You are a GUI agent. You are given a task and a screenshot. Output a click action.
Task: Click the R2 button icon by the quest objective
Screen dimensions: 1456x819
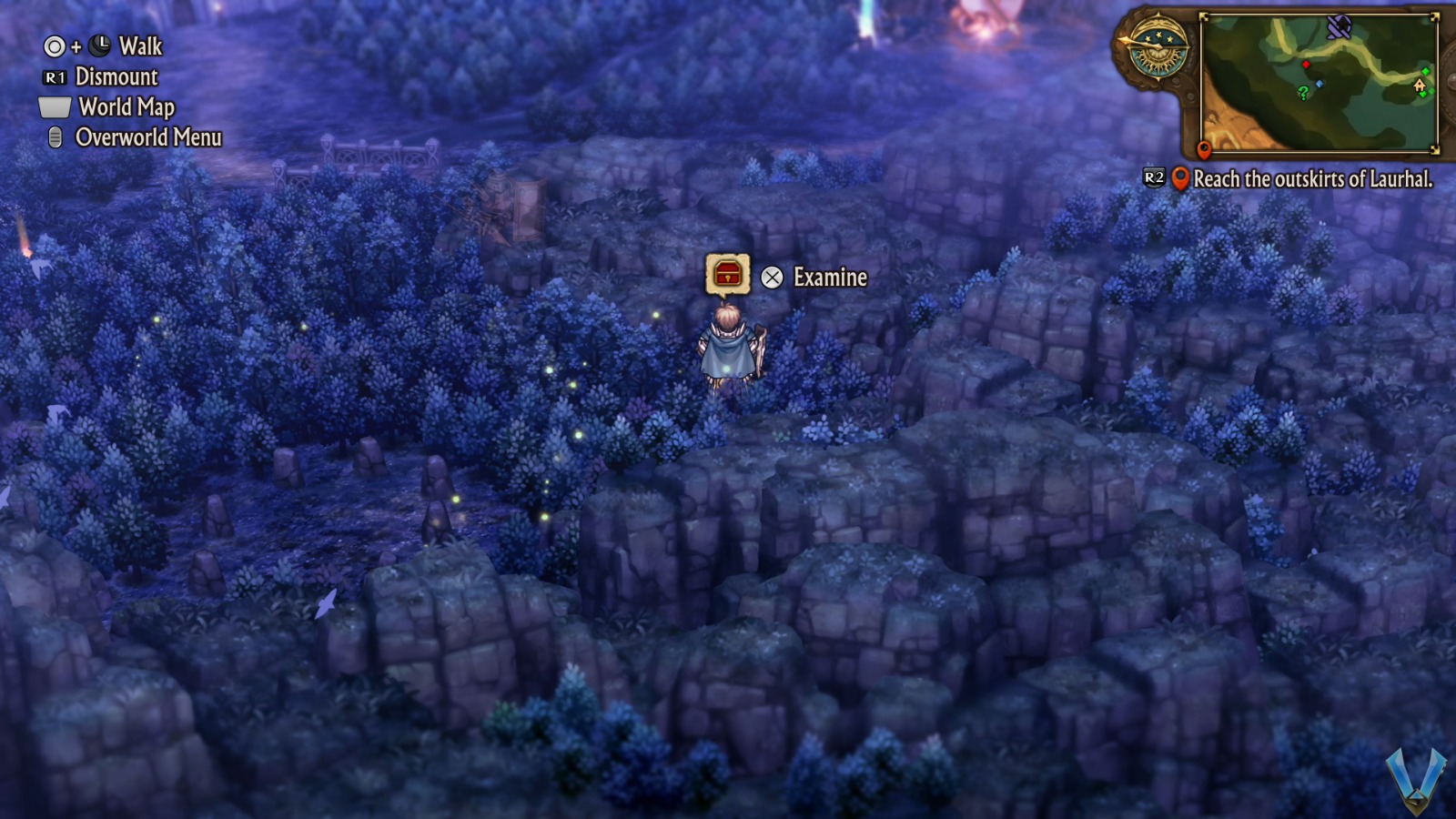click(1154, 177)
